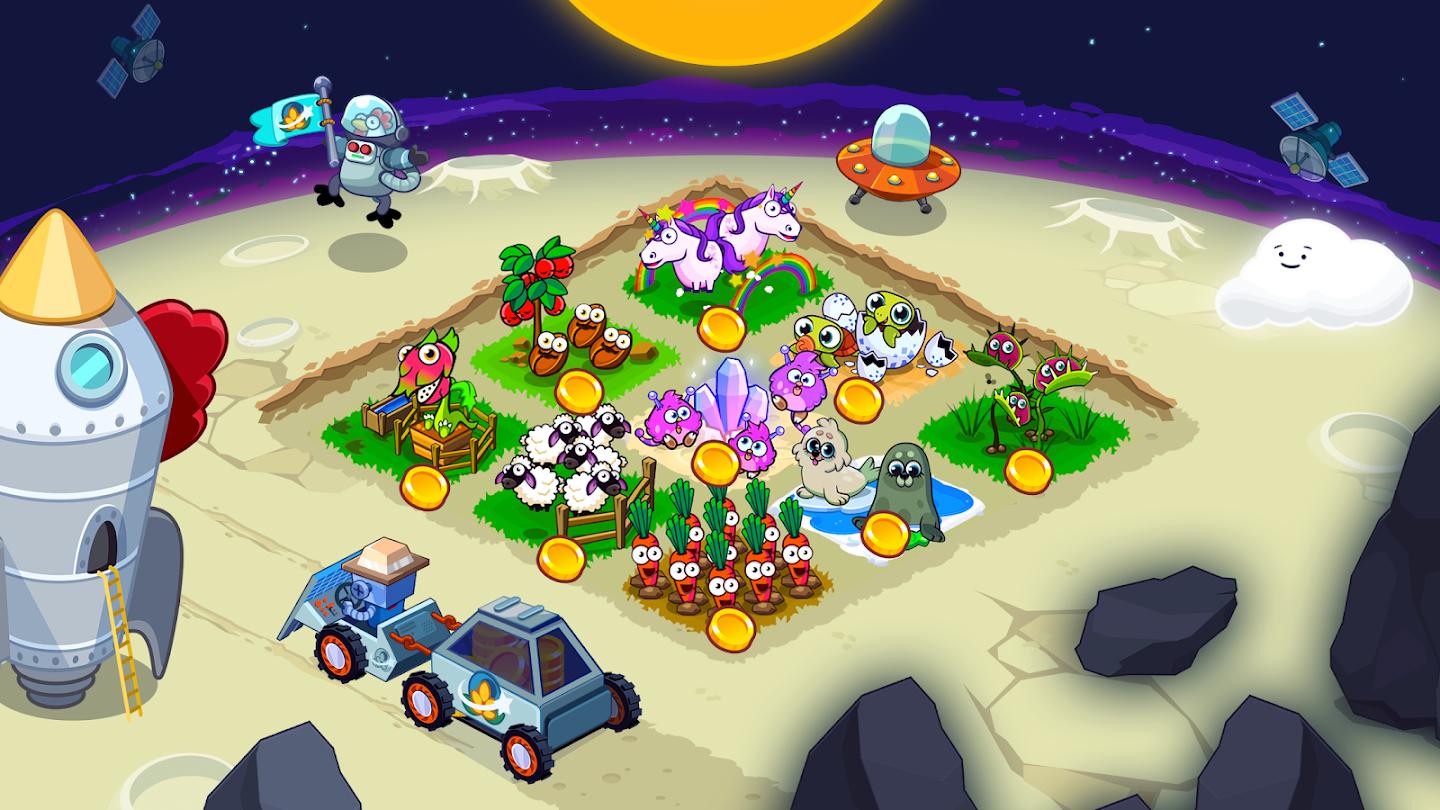
Task: Collect the coin under the sheep pen
Action: pos(561,558)
